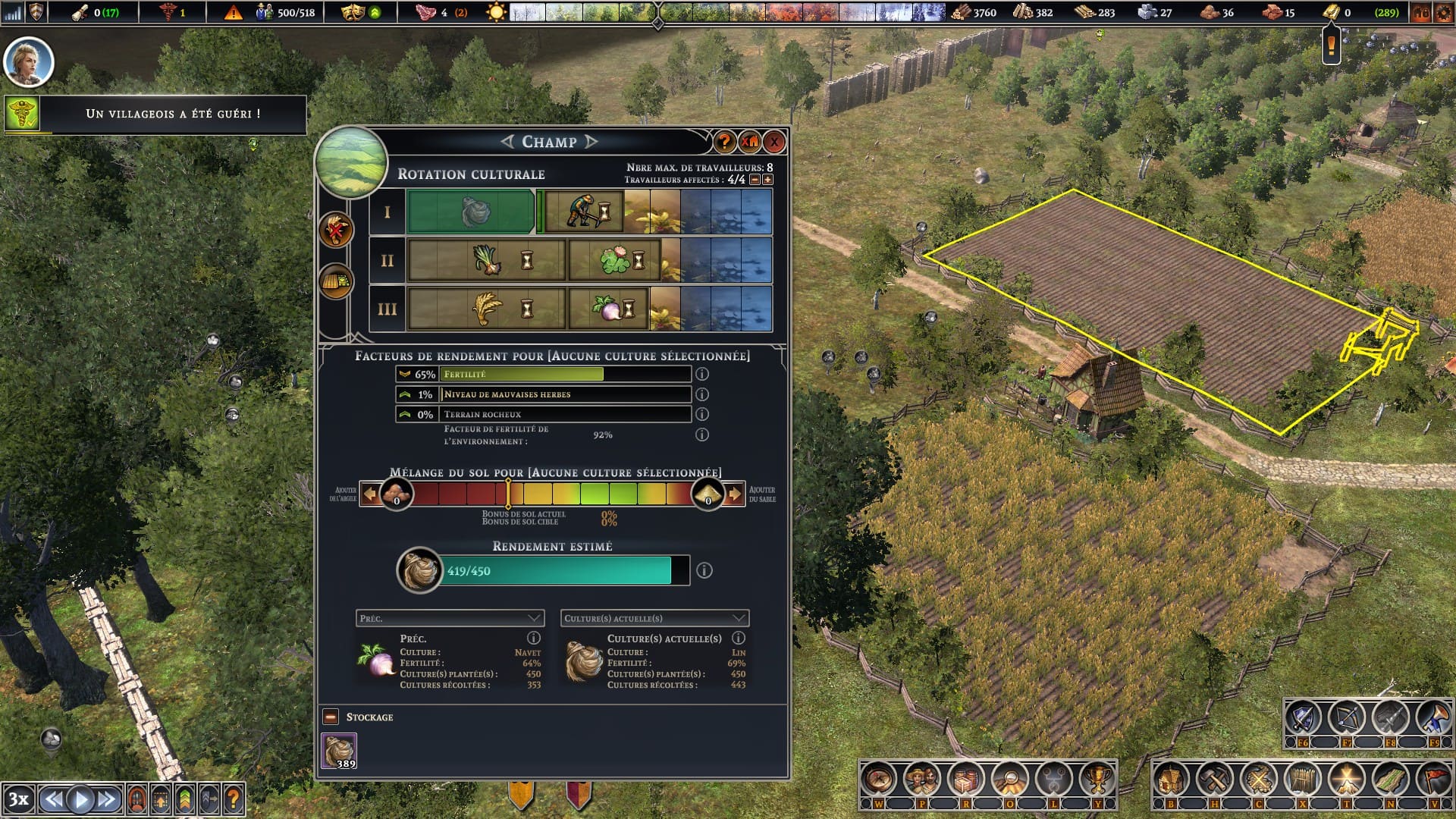Increase assigned workers with the plus button
1456x819 pixels.
coord(768,180)
